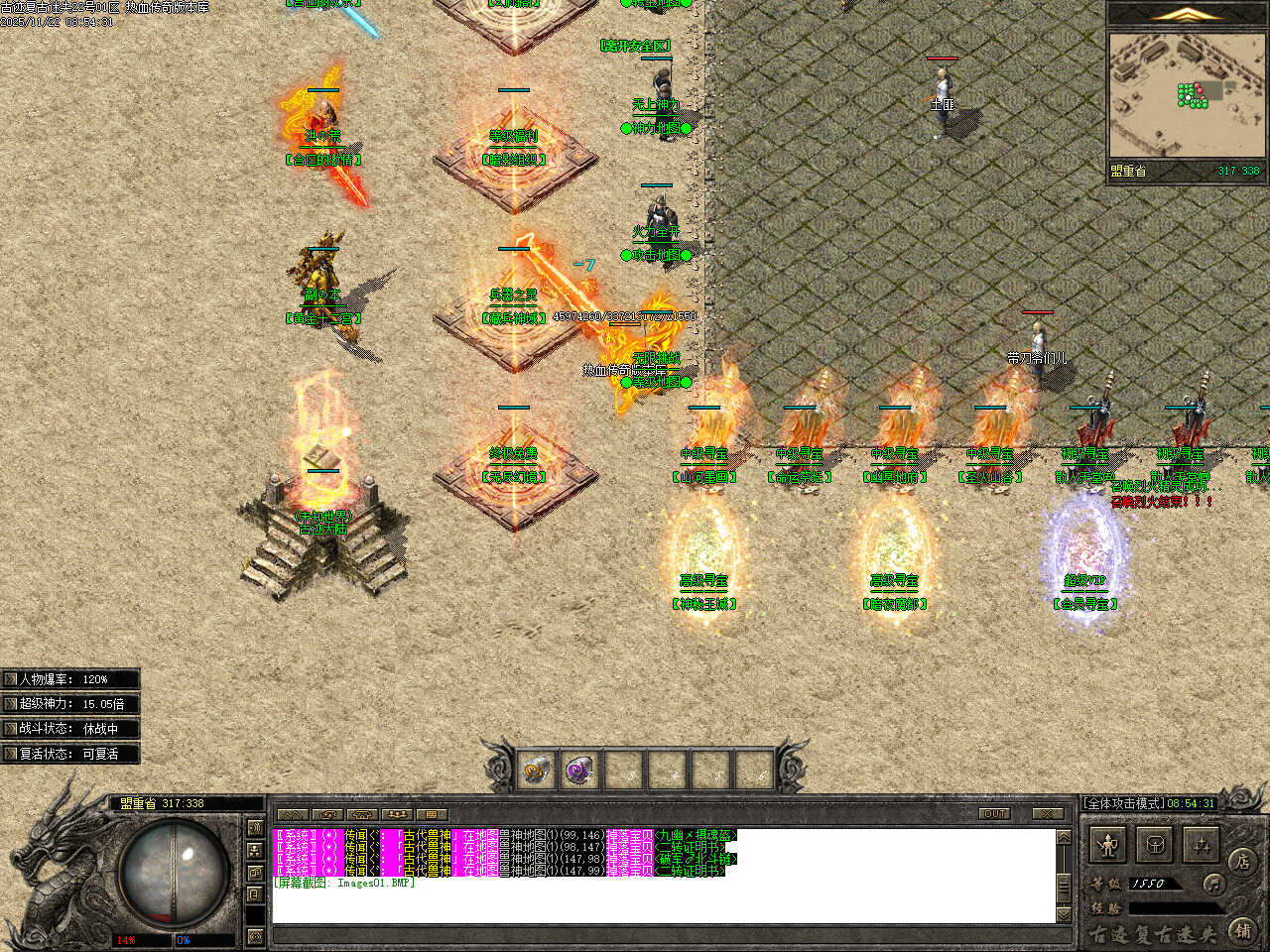Open the bag inventory button
The width and height of the screenshot is (1270, 952).
1155,846
